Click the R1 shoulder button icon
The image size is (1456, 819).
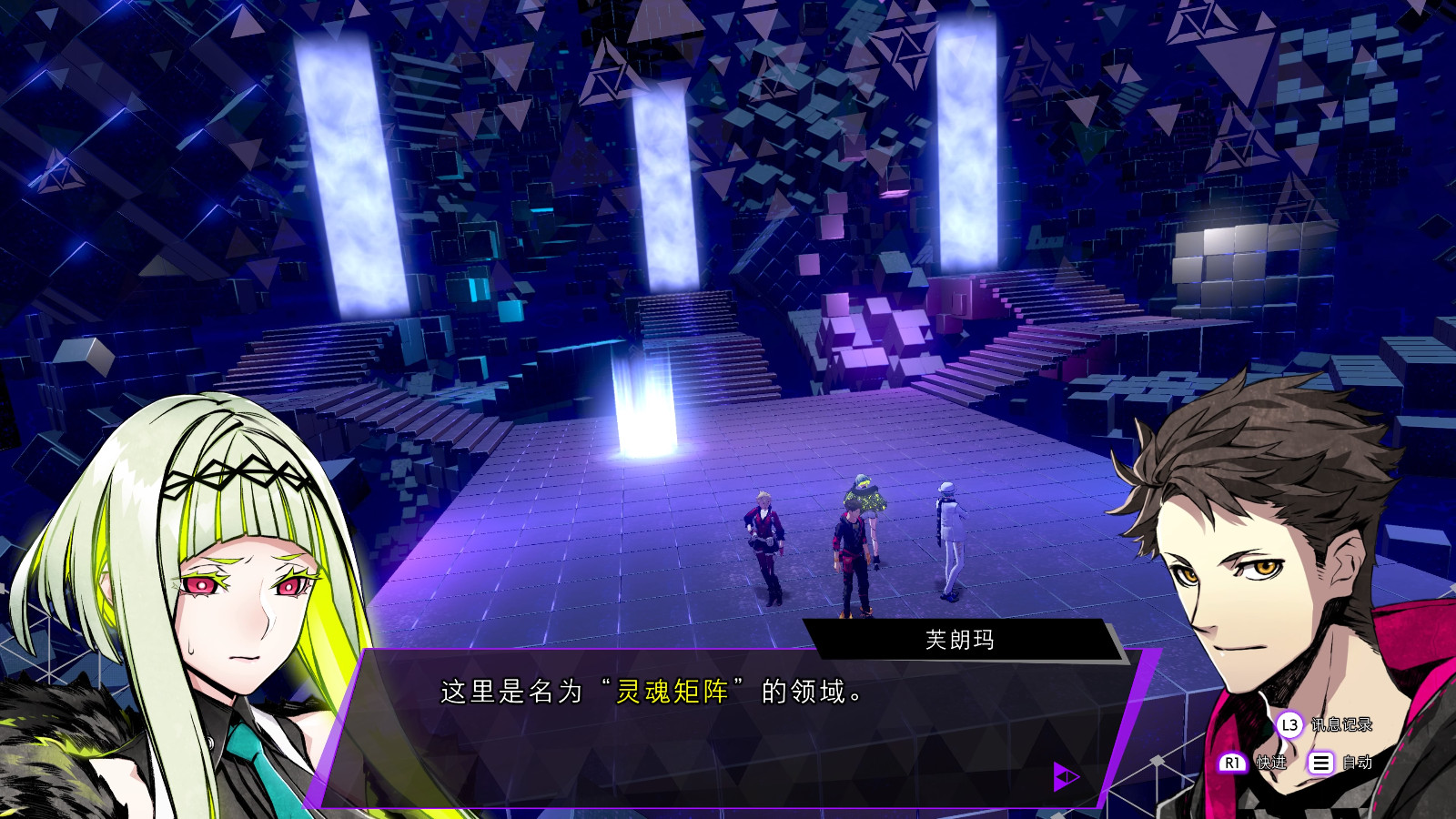(x=1234, y=763)
